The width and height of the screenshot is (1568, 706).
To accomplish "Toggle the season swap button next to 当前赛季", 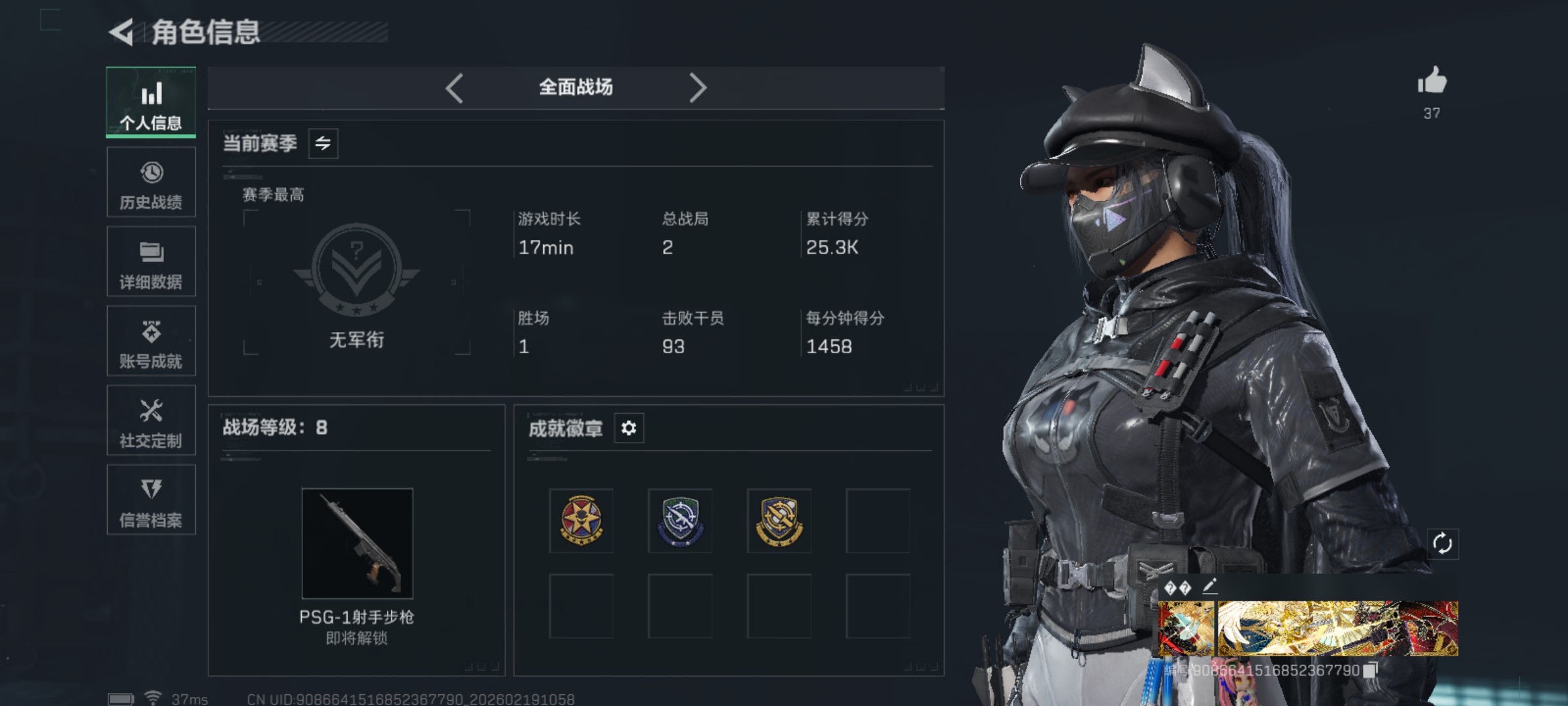I will point(323,143).
